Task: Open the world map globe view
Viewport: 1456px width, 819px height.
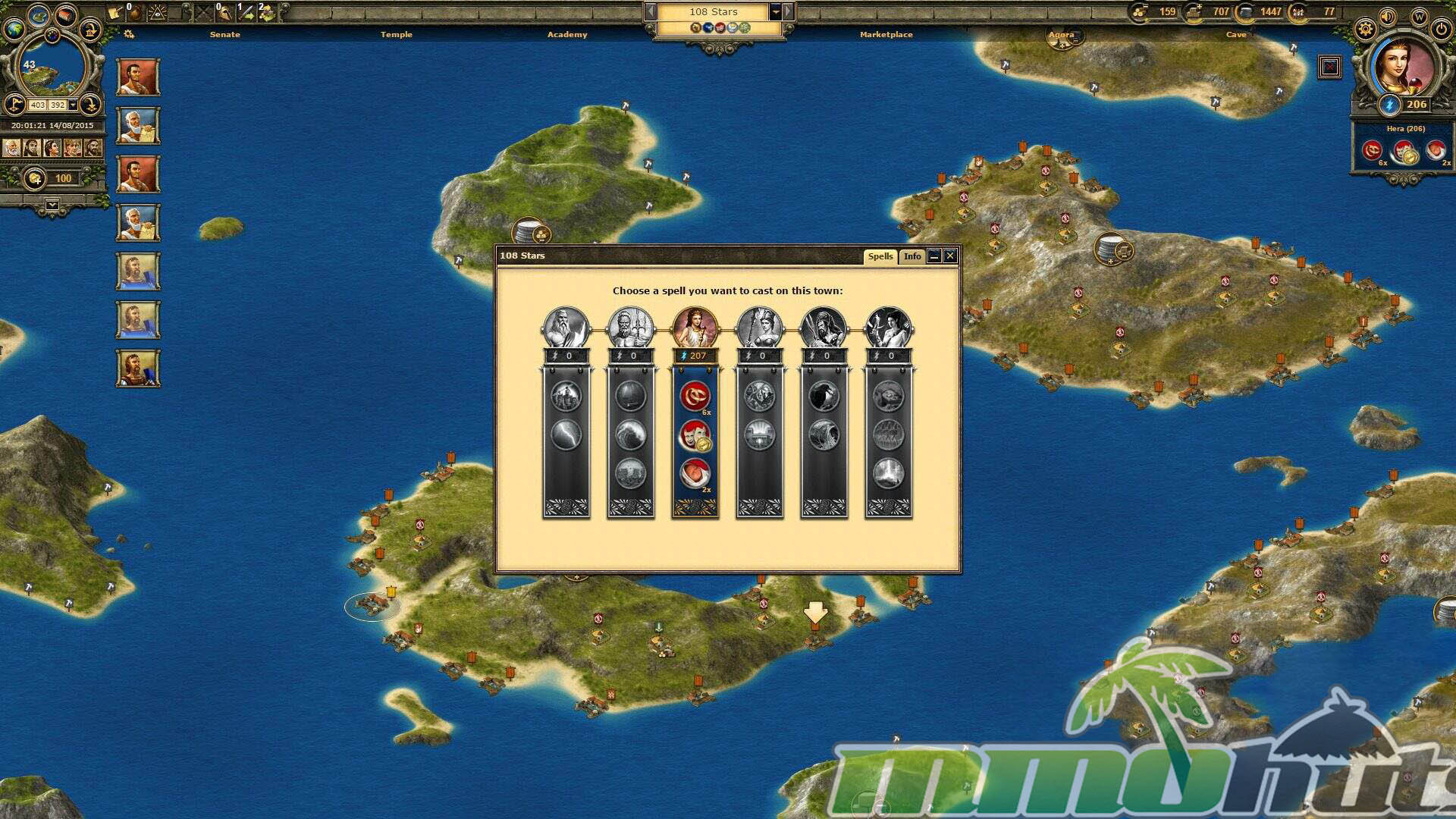Action: [x=14, y=29]
